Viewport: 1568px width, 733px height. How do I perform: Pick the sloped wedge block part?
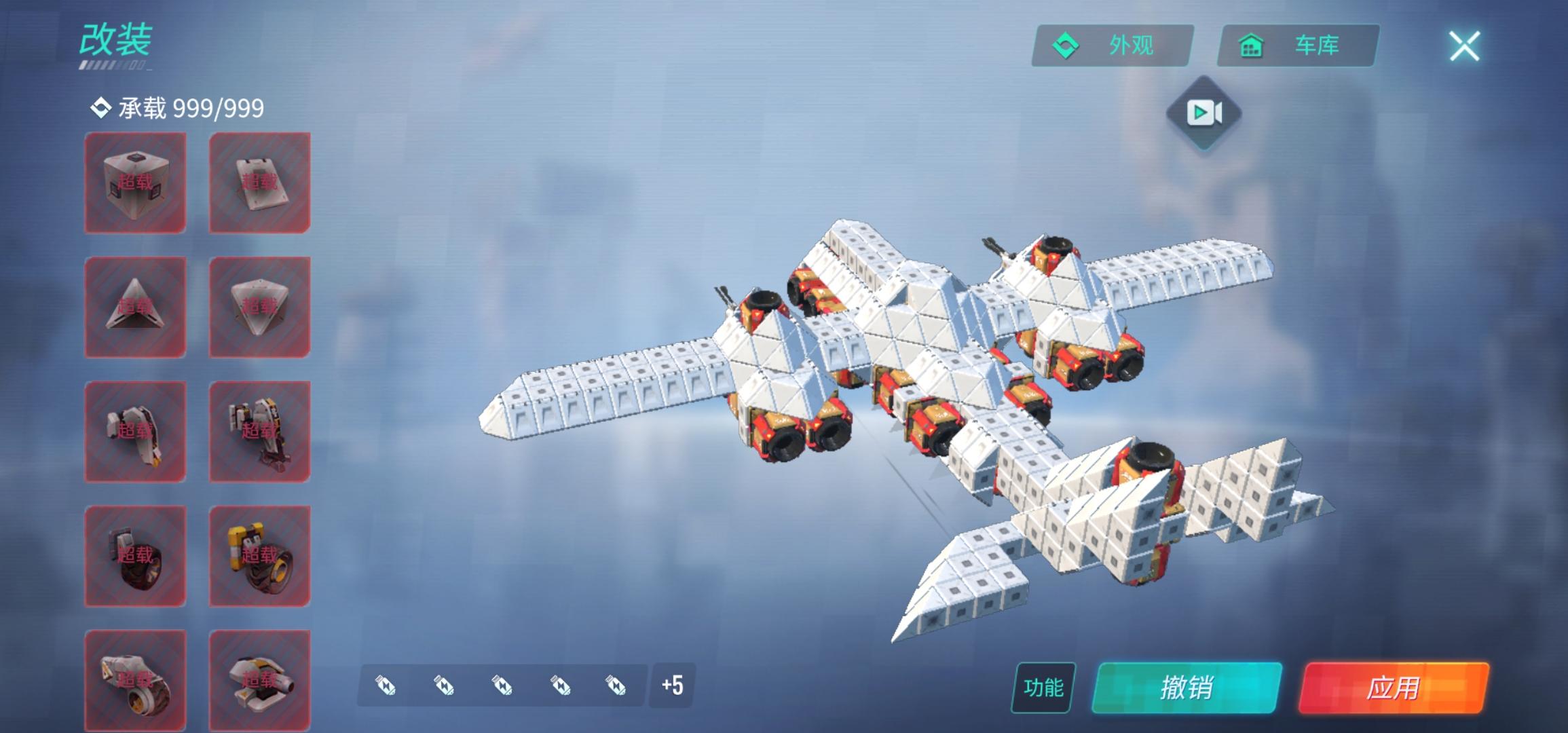[259, 183]
